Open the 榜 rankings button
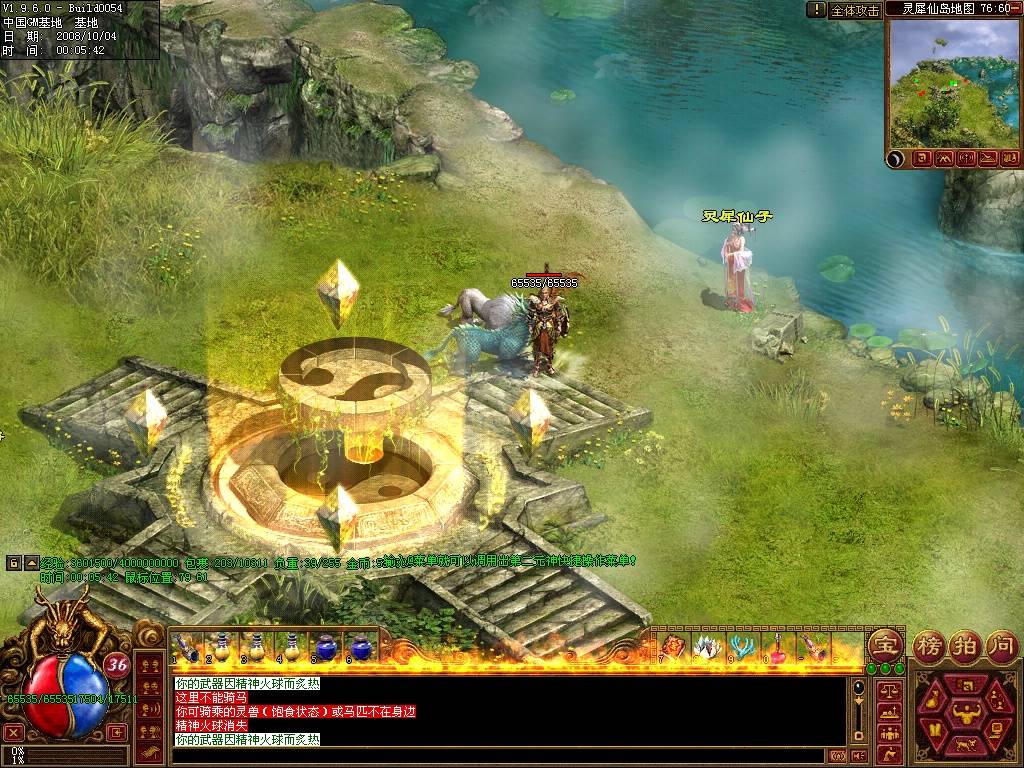 click(931, 644)
